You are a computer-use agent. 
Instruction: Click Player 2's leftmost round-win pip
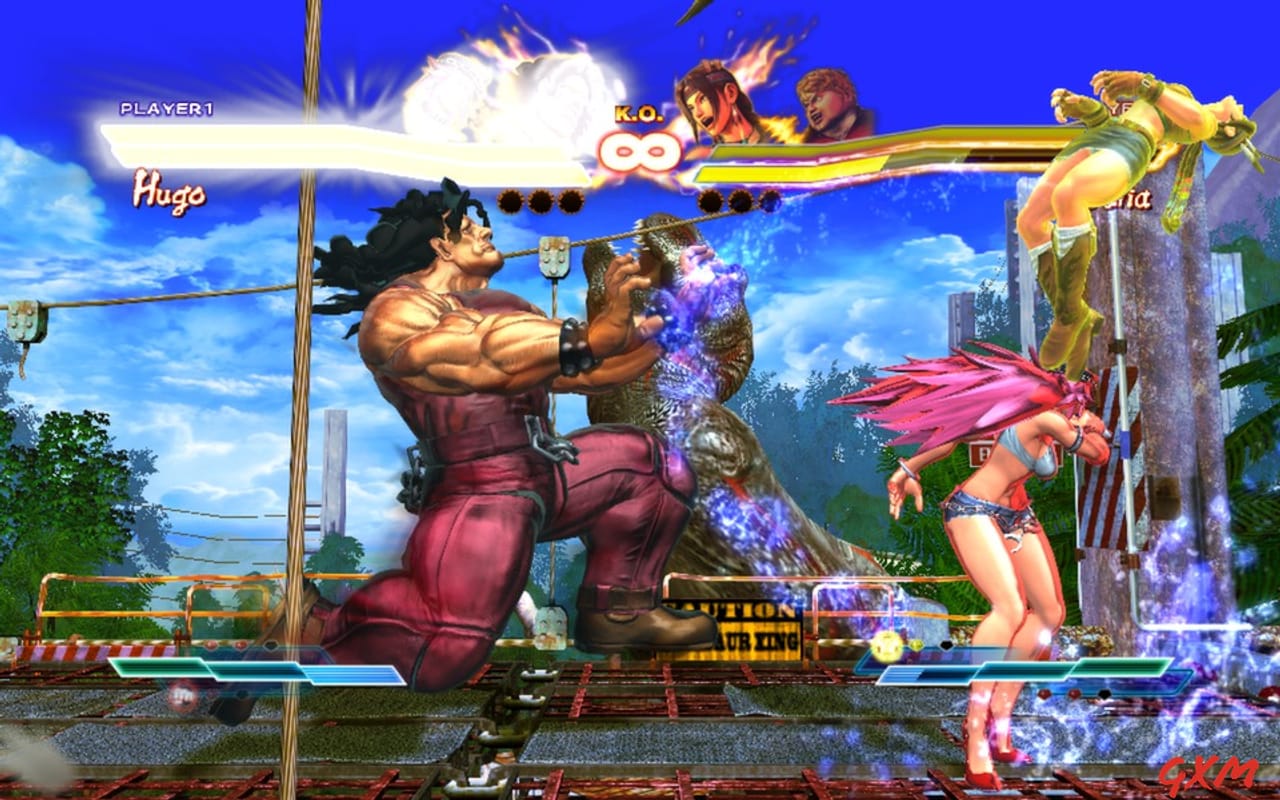(x=710, y=201)
